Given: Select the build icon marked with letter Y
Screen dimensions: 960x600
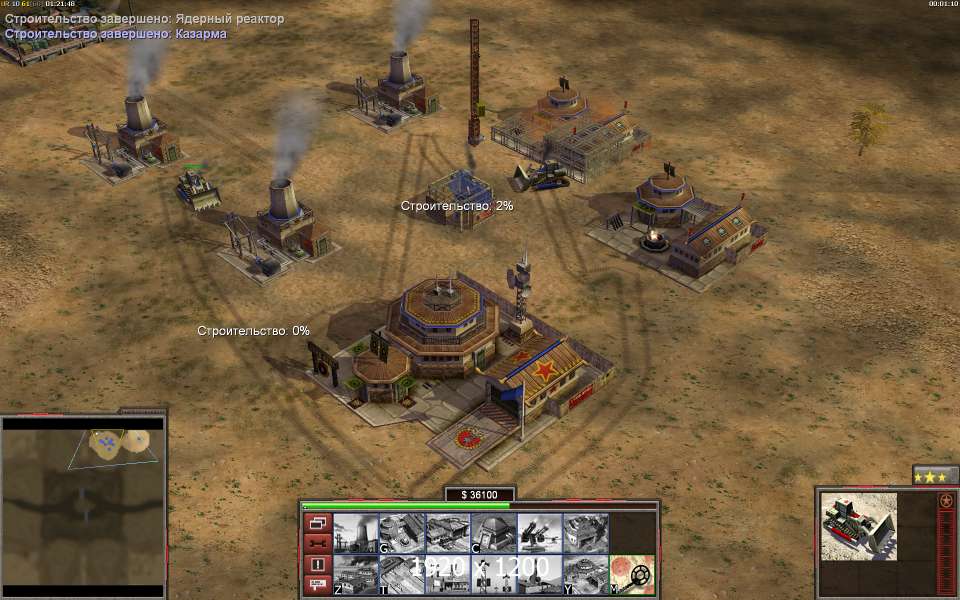Looking at the screenshot, I should [585, 575].
